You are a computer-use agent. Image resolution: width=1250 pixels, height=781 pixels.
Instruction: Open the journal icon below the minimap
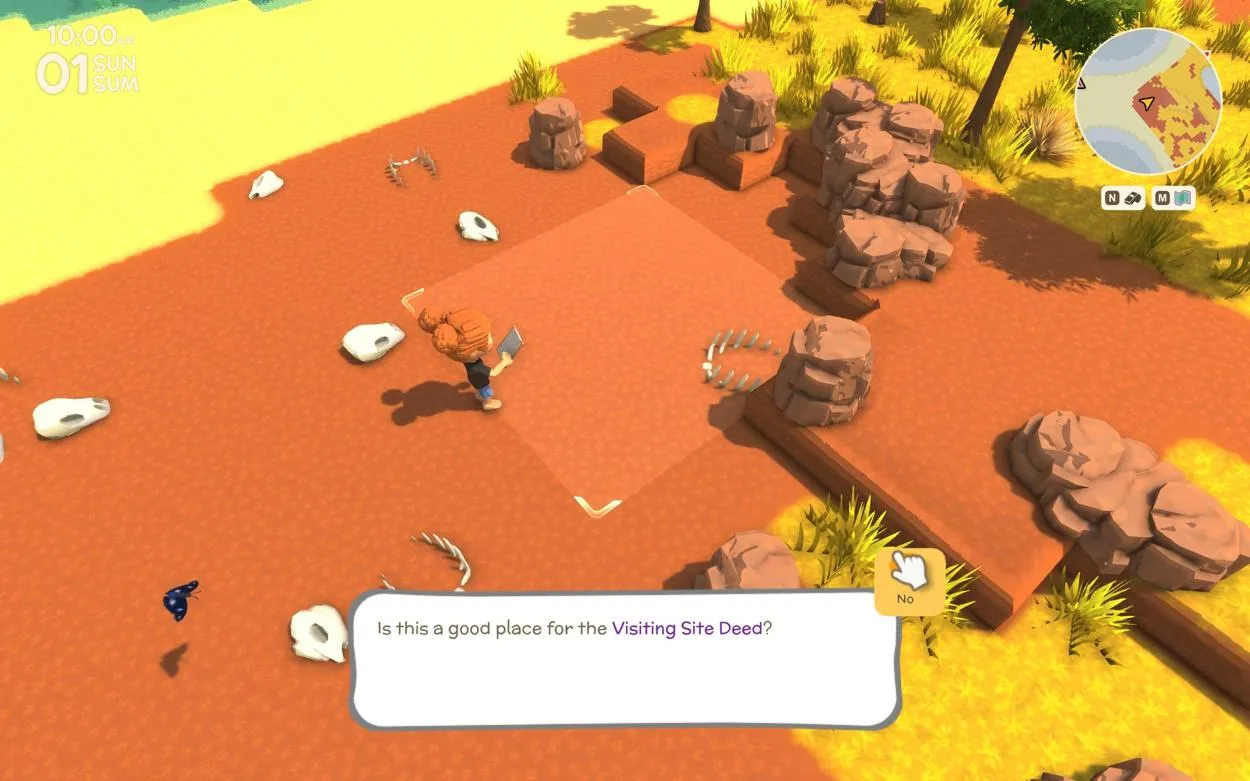(x=1134, y=198)
